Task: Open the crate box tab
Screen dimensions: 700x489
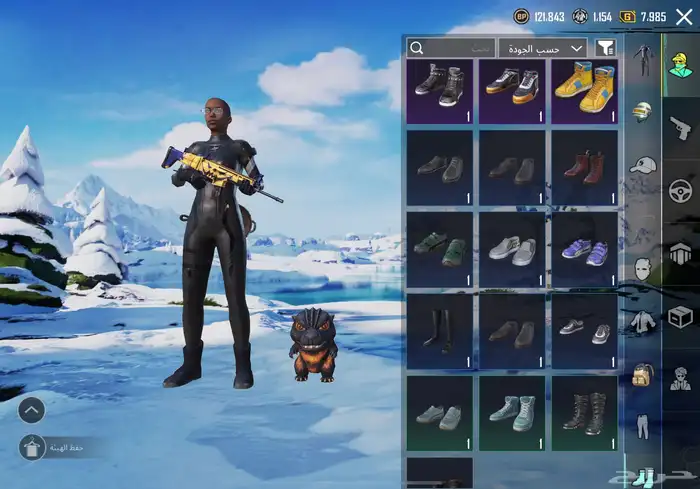Action: 681,316
